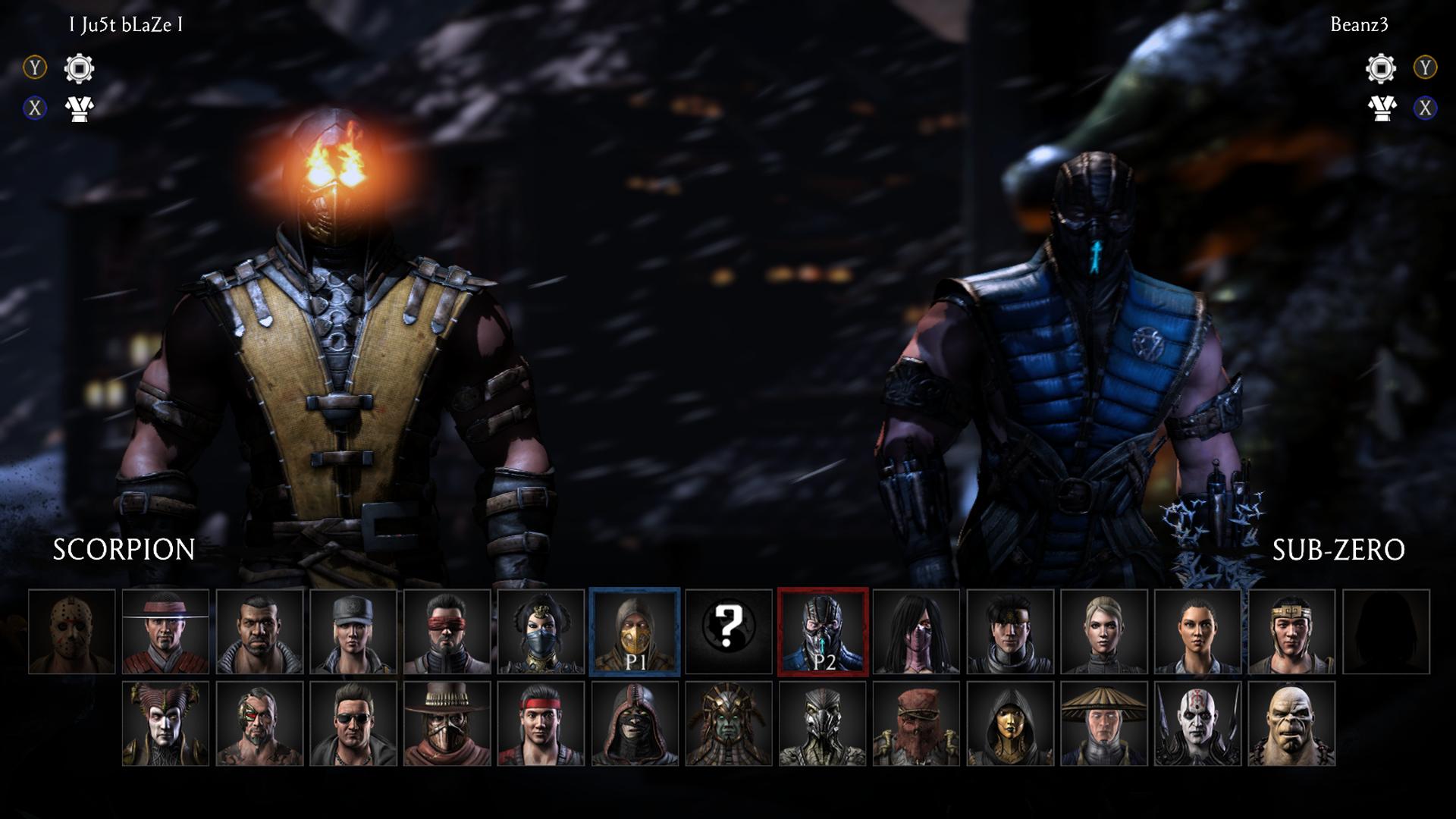Pick Kotal Kahn in the feathered headdress
1456x819 pixels.
728,723
